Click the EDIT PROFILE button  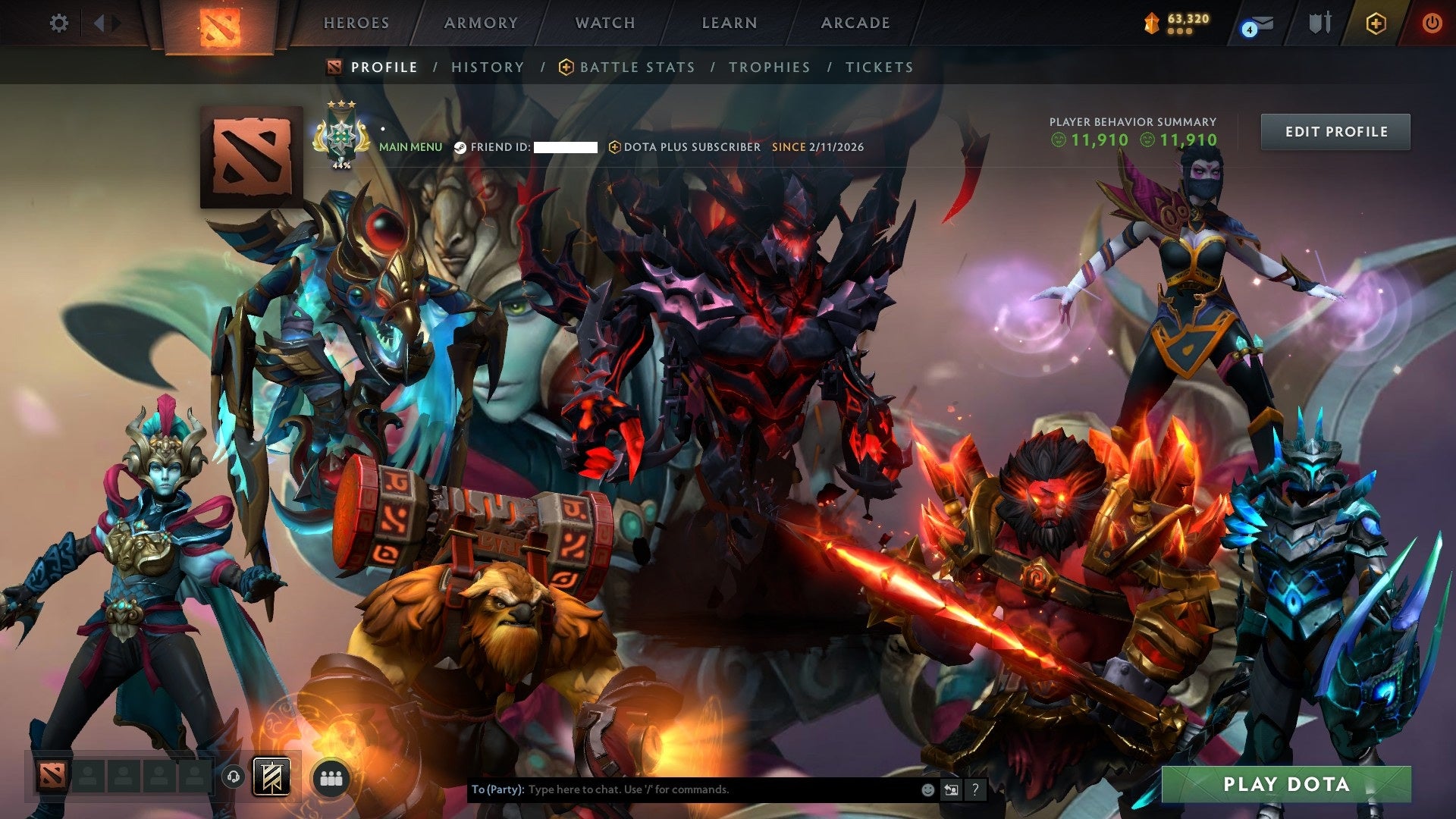(1335, 130)
